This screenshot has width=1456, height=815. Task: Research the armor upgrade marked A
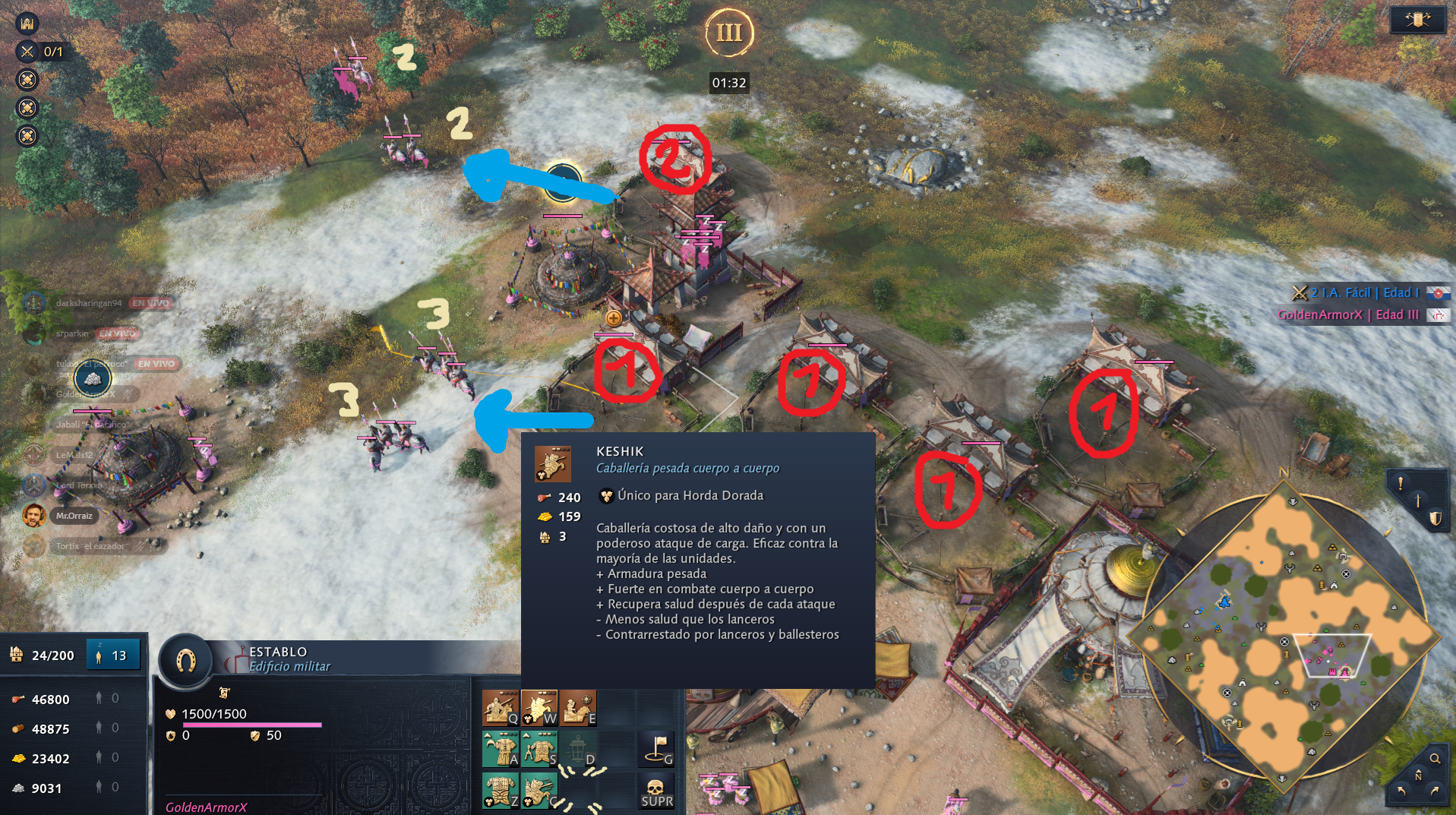click(x=501, y=749)
